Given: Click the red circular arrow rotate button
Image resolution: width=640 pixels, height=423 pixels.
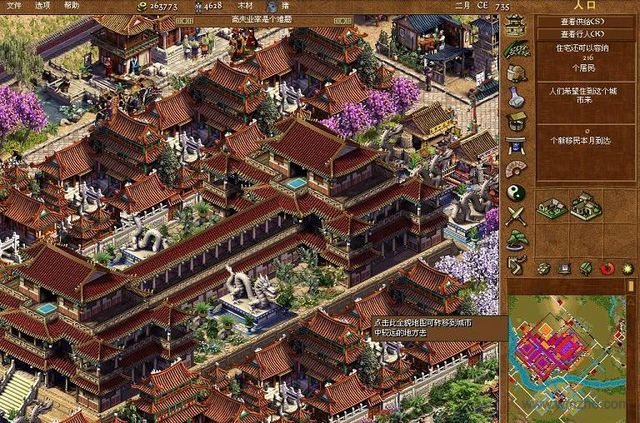Looking at the screenshot, I should pyautogui.click(x=606, y=268).
